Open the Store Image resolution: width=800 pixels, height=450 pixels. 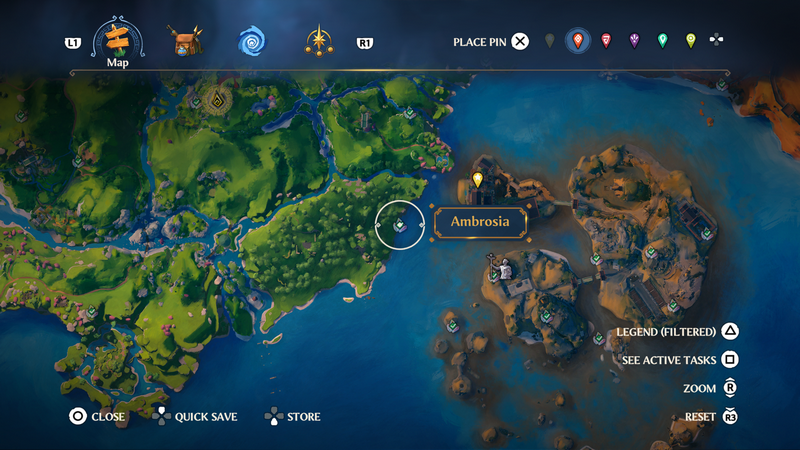point(273,416)
